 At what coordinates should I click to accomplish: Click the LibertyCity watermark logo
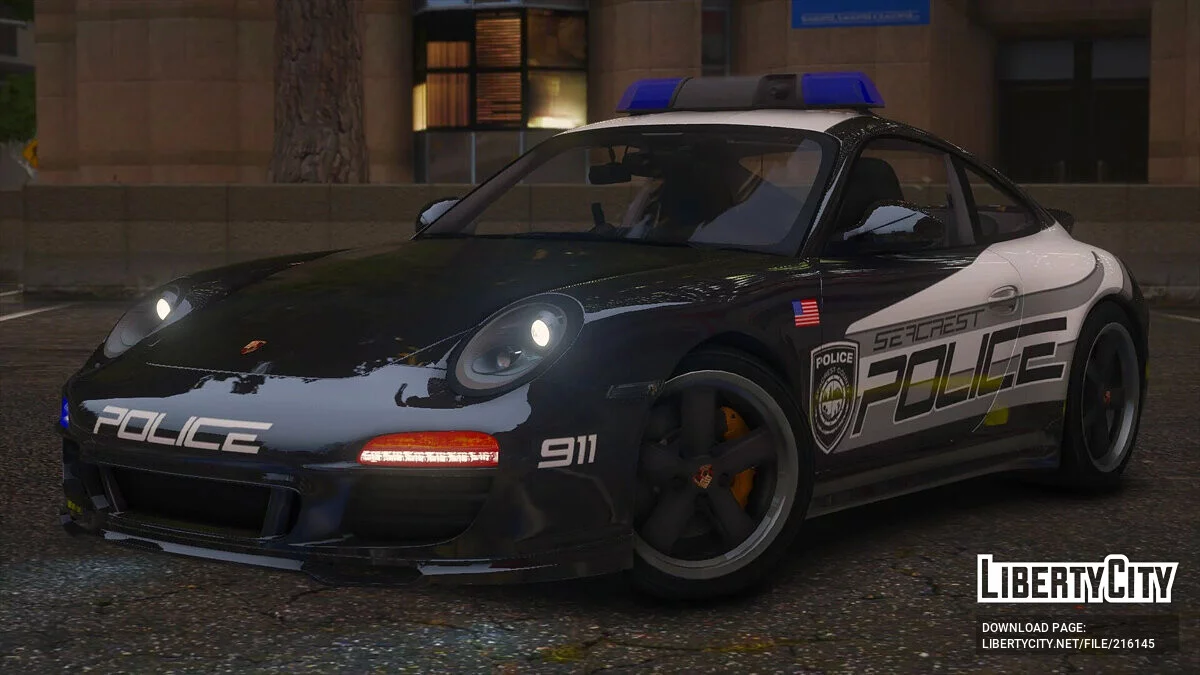tap(1077, 579)
